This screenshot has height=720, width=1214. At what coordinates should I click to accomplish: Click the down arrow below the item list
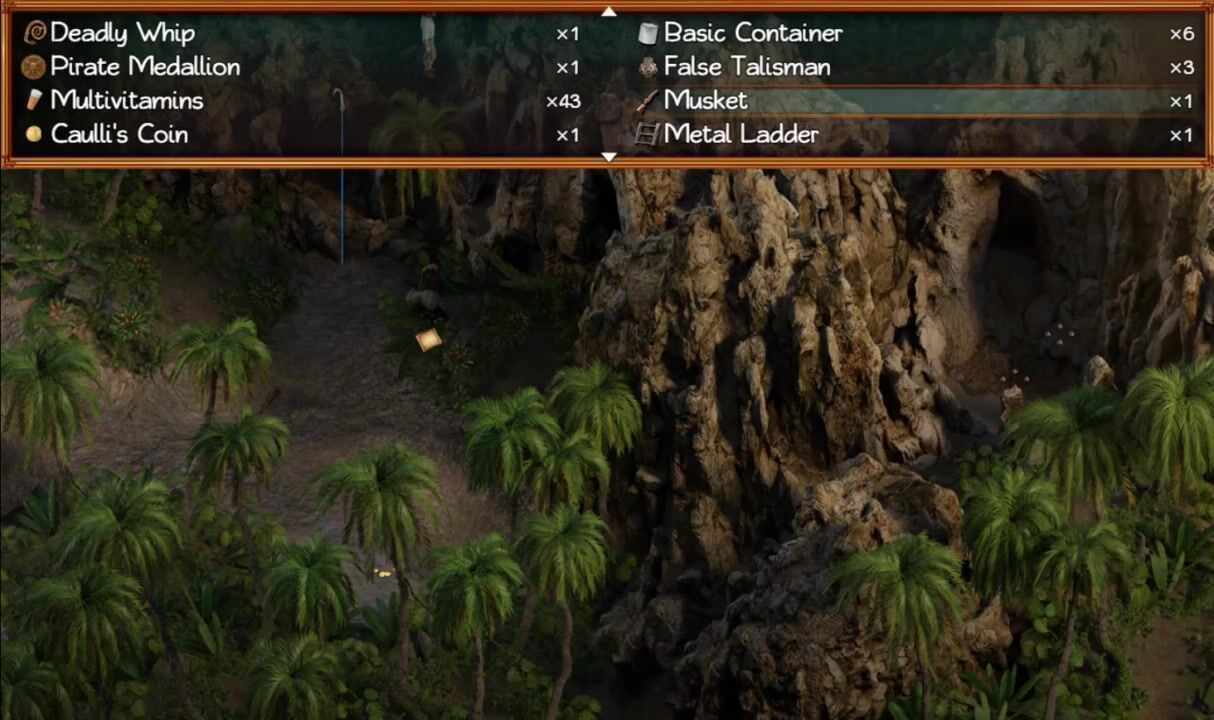tap(608, 157)
